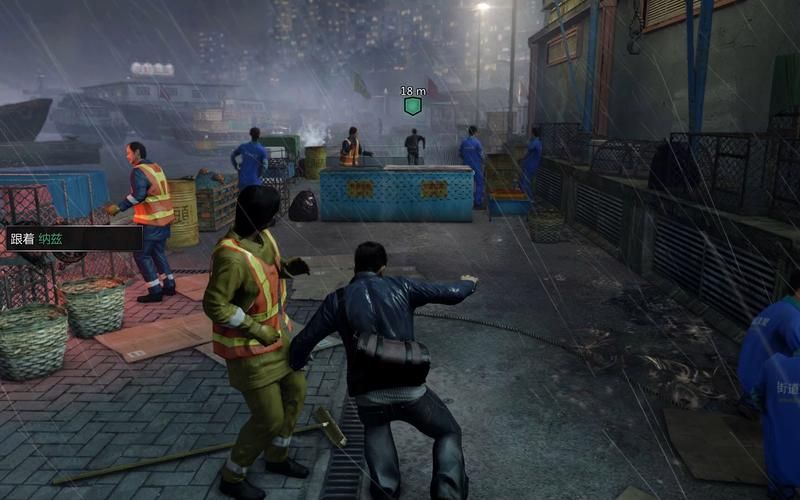Click the green objective waypoint marker
The height and width of the screenshot is (500, 800).
coord(412,106)
